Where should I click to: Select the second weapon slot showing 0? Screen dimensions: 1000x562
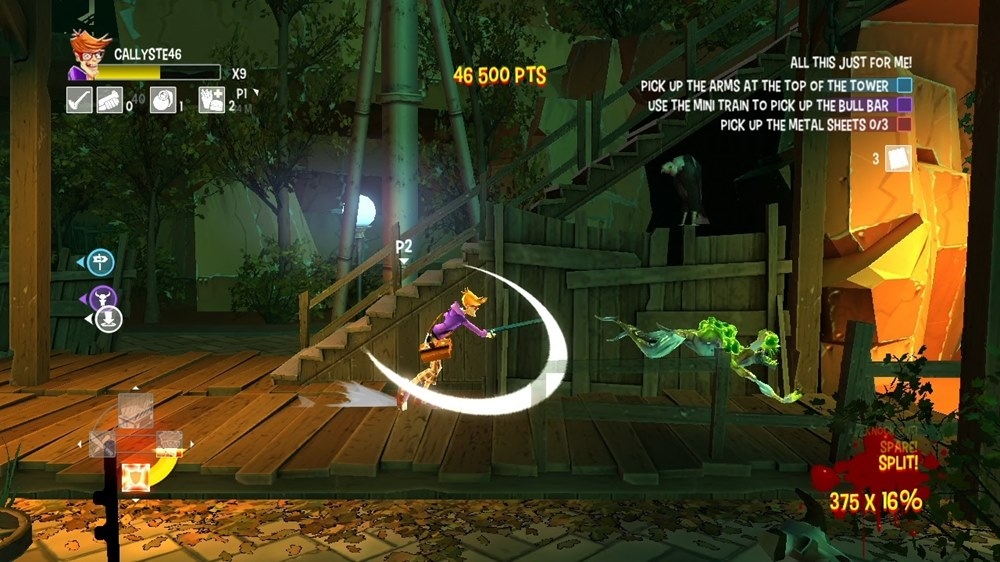[109, 100]
